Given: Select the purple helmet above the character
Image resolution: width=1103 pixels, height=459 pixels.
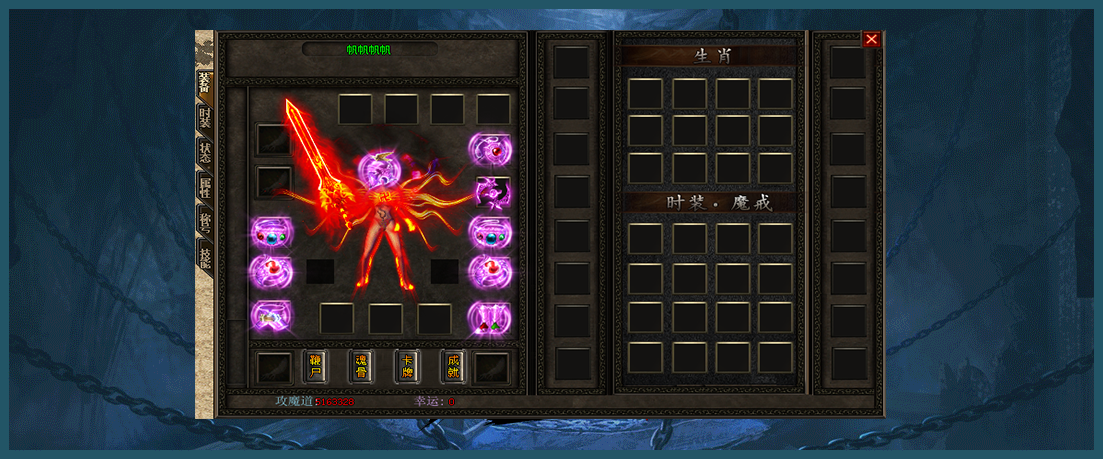Looking at the screenshot, I should 379,169.
